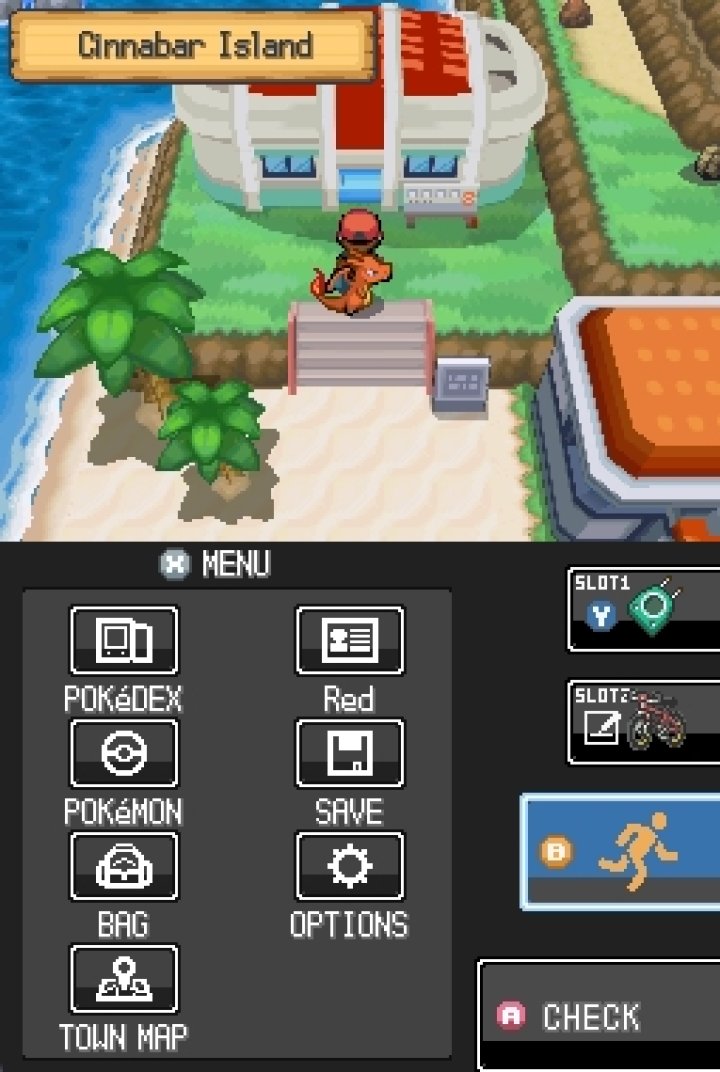Select the Save option

tap(350, 754)
